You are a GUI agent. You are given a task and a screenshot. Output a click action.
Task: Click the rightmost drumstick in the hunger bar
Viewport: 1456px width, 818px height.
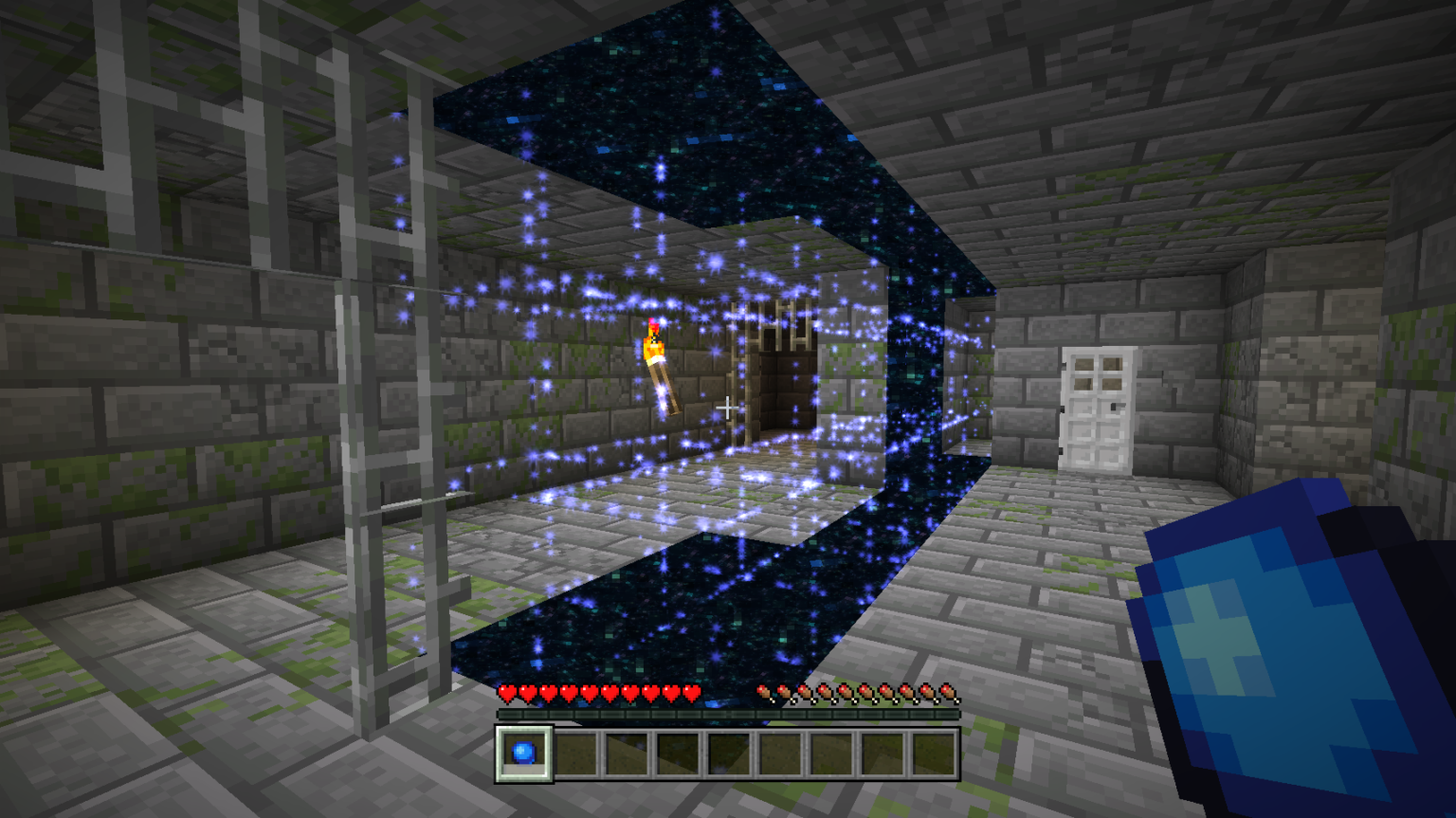946,692
